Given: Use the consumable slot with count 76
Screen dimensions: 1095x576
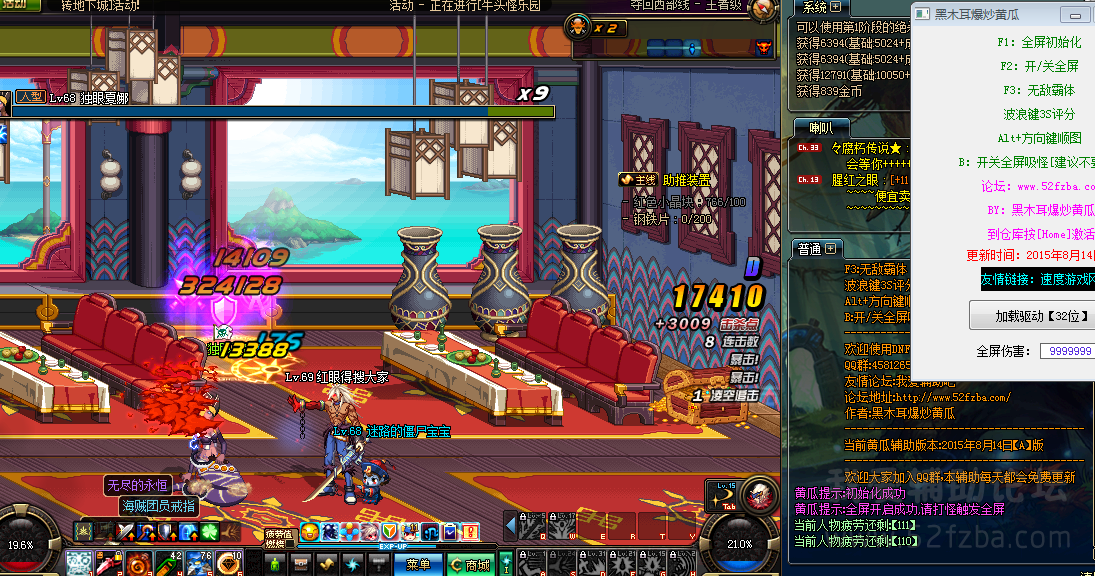Looking at the screenshot, I should click(197, 564).
